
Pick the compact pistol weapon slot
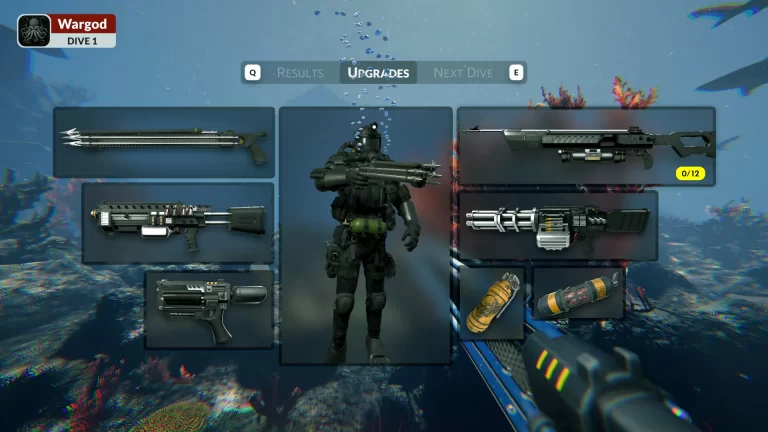[x=209, y=309]
